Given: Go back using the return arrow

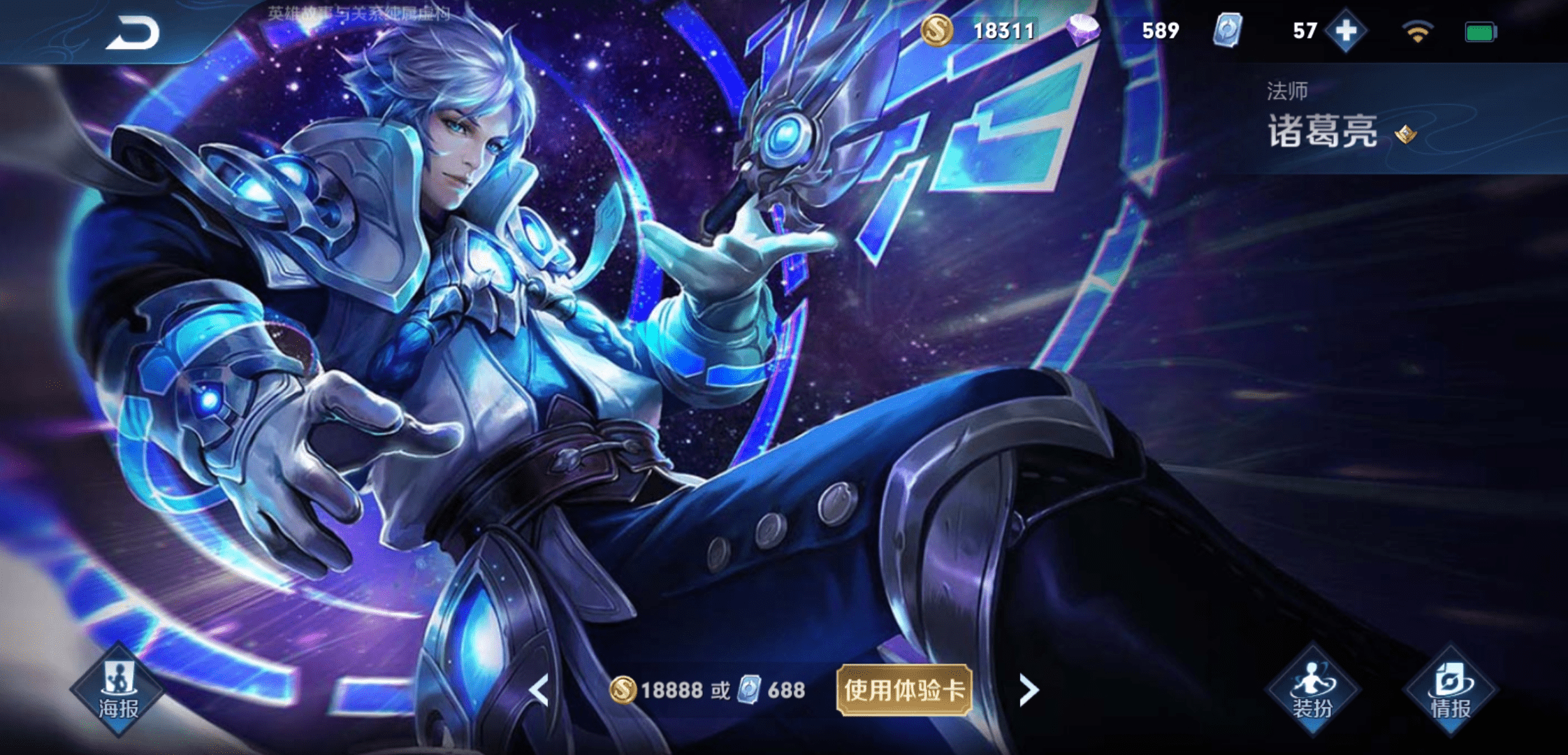Looking at the screenshot, I should 133,34.
